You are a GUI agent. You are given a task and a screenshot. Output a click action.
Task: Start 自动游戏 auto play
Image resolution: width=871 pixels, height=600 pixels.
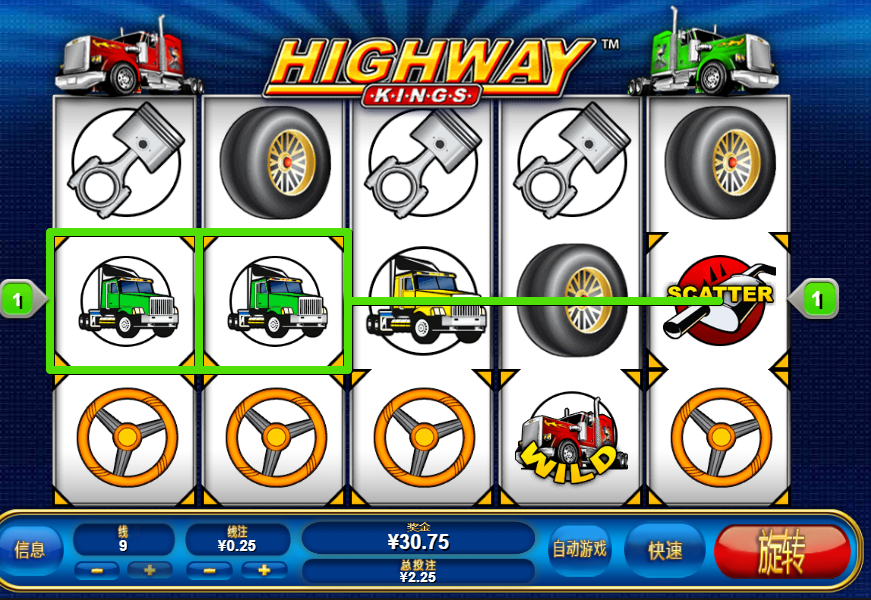[x=579, y=550]
